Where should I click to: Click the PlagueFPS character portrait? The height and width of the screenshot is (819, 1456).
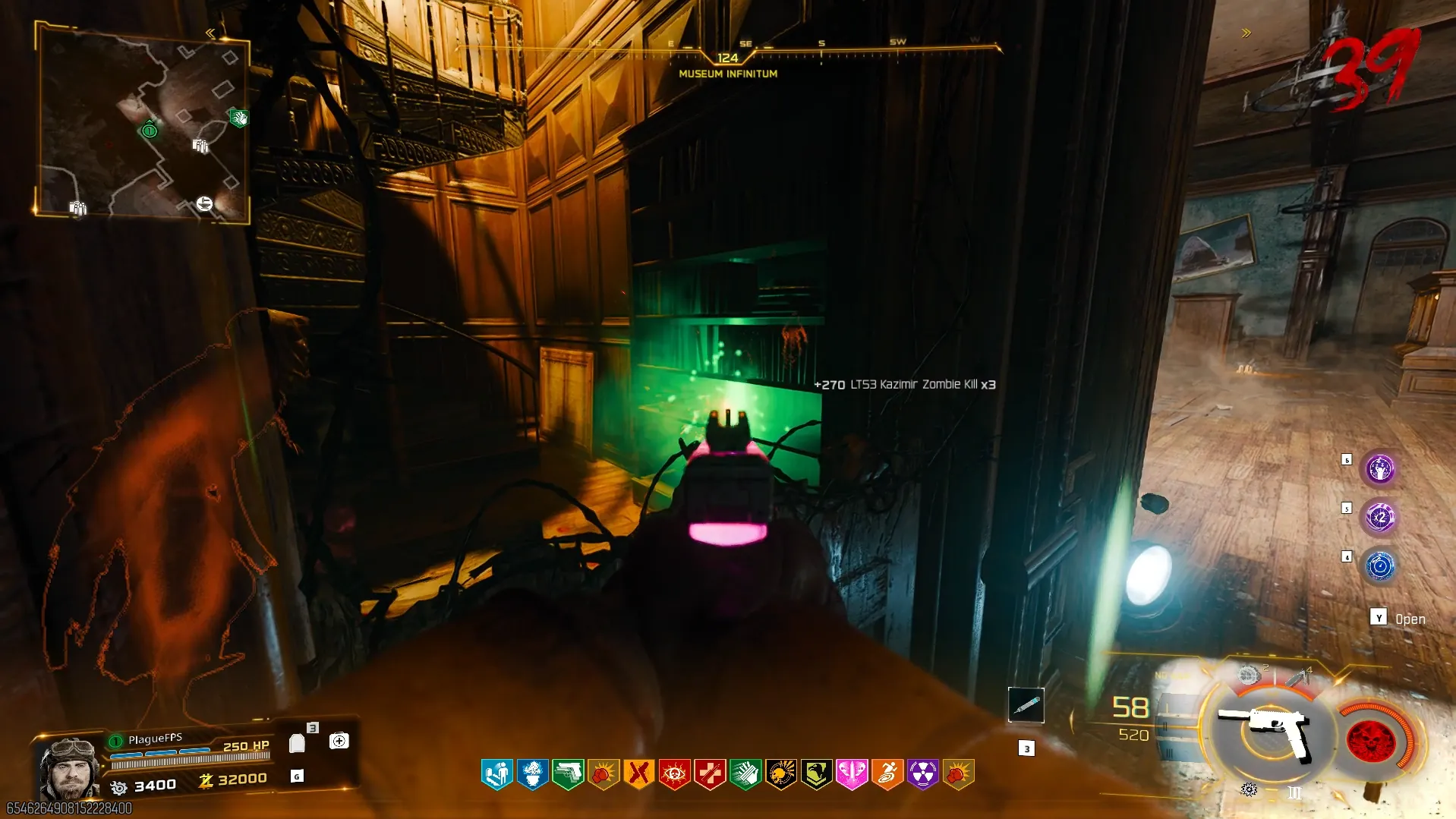pos(70,767)
